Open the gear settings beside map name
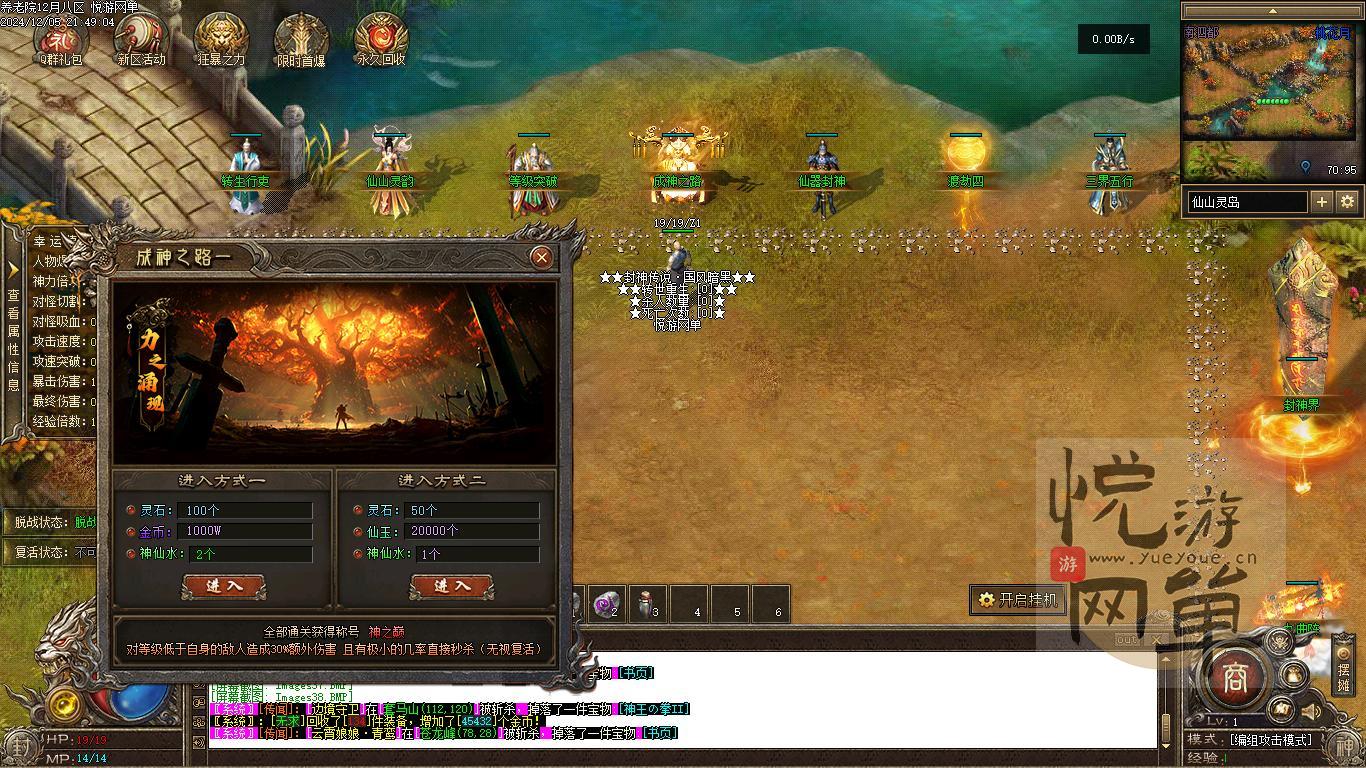Viewport: 1366px width, 768px height. pos(1347,201)
